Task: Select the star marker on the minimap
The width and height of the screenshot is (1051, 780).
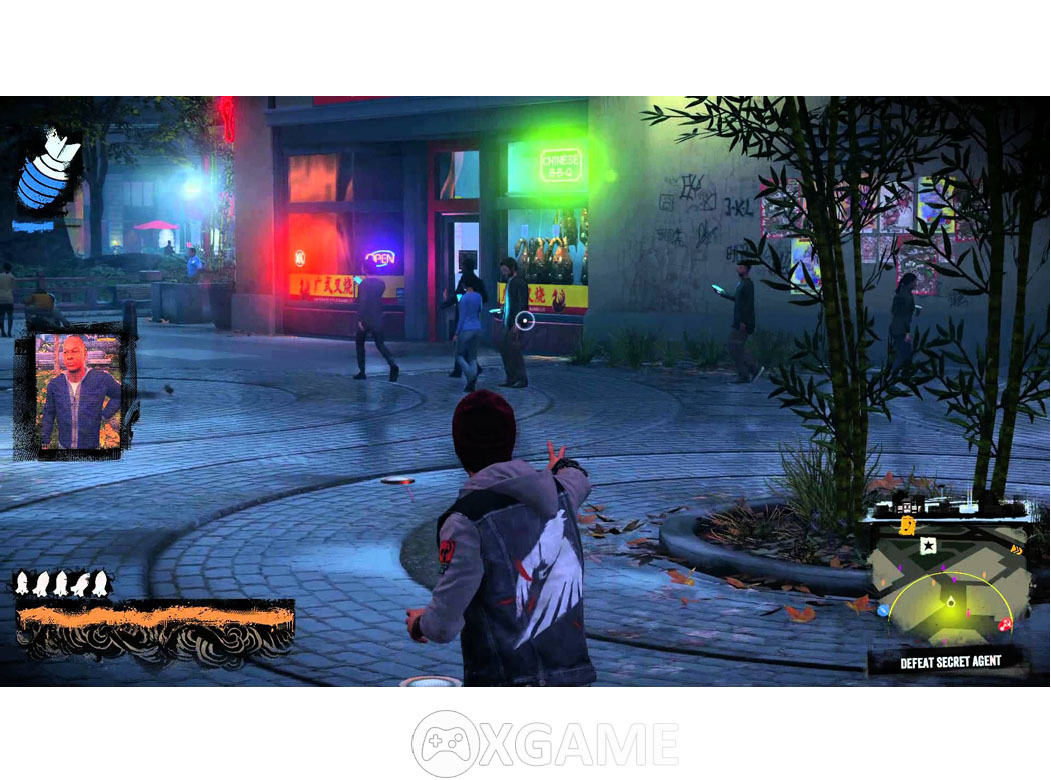Action: [x=928, y=545]
